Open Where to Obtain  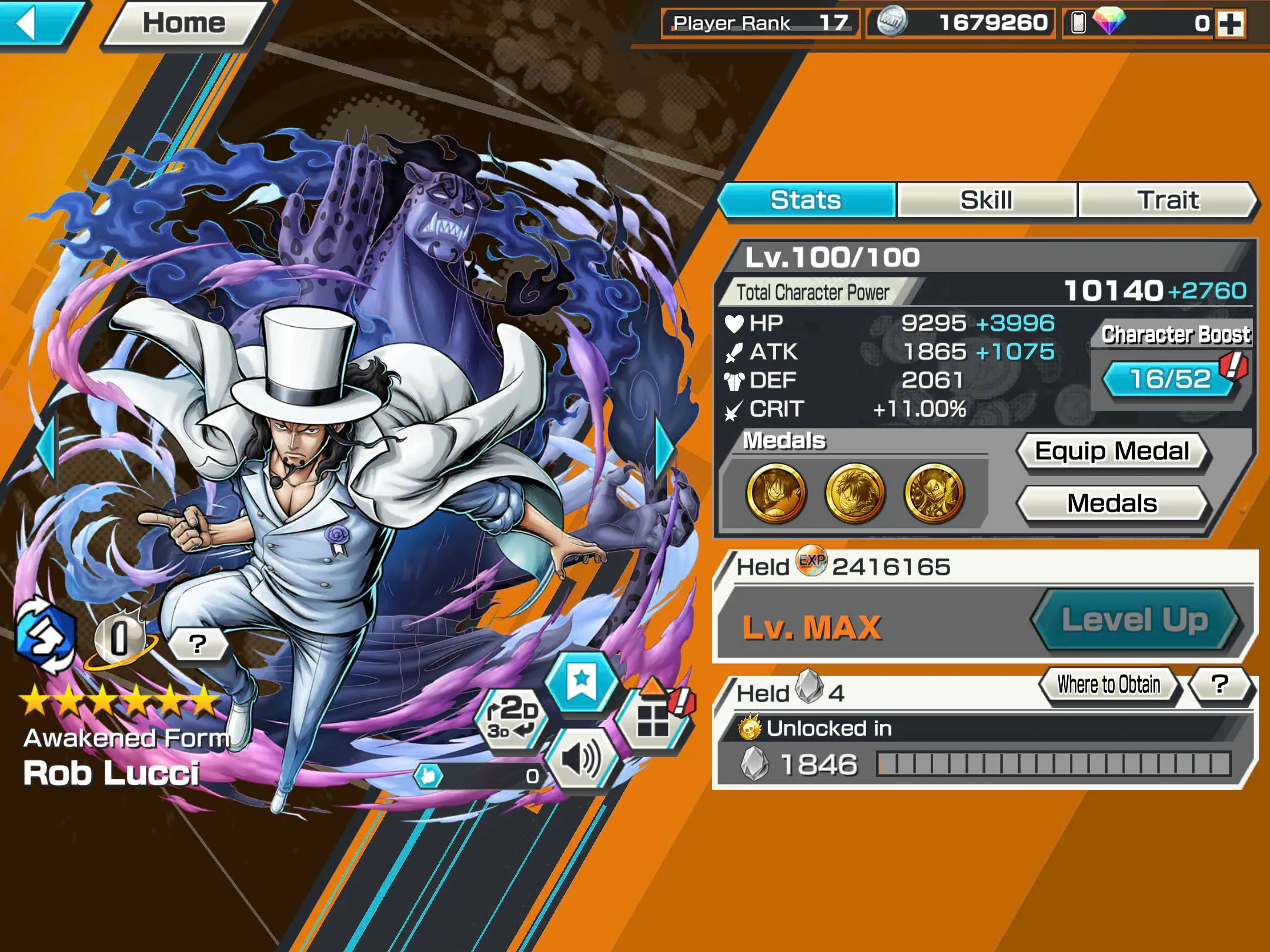(x=1108, y=683)
